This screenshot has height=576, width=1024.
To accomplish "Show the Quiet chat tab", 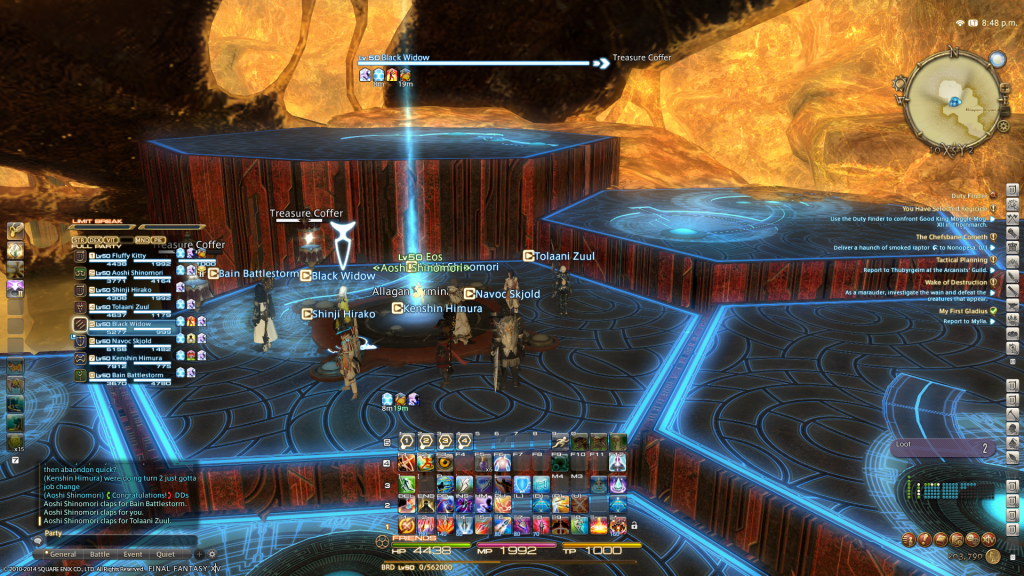I will pos(165,553).
